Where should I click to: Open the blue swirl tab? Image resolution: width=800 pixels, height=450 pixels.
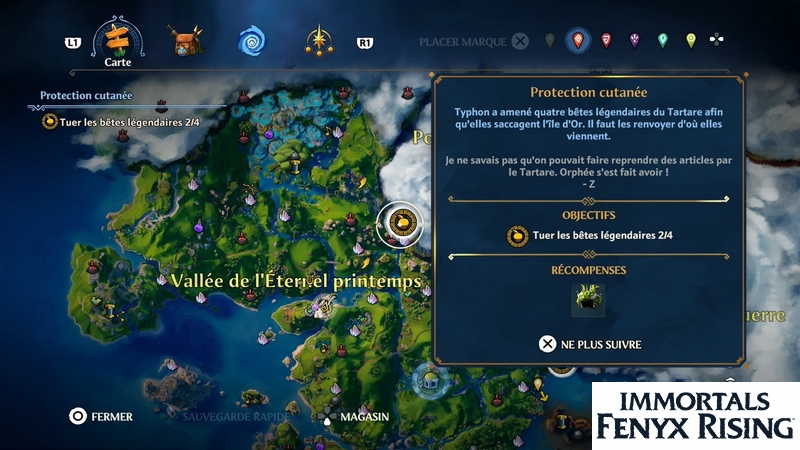coord(252,41)
